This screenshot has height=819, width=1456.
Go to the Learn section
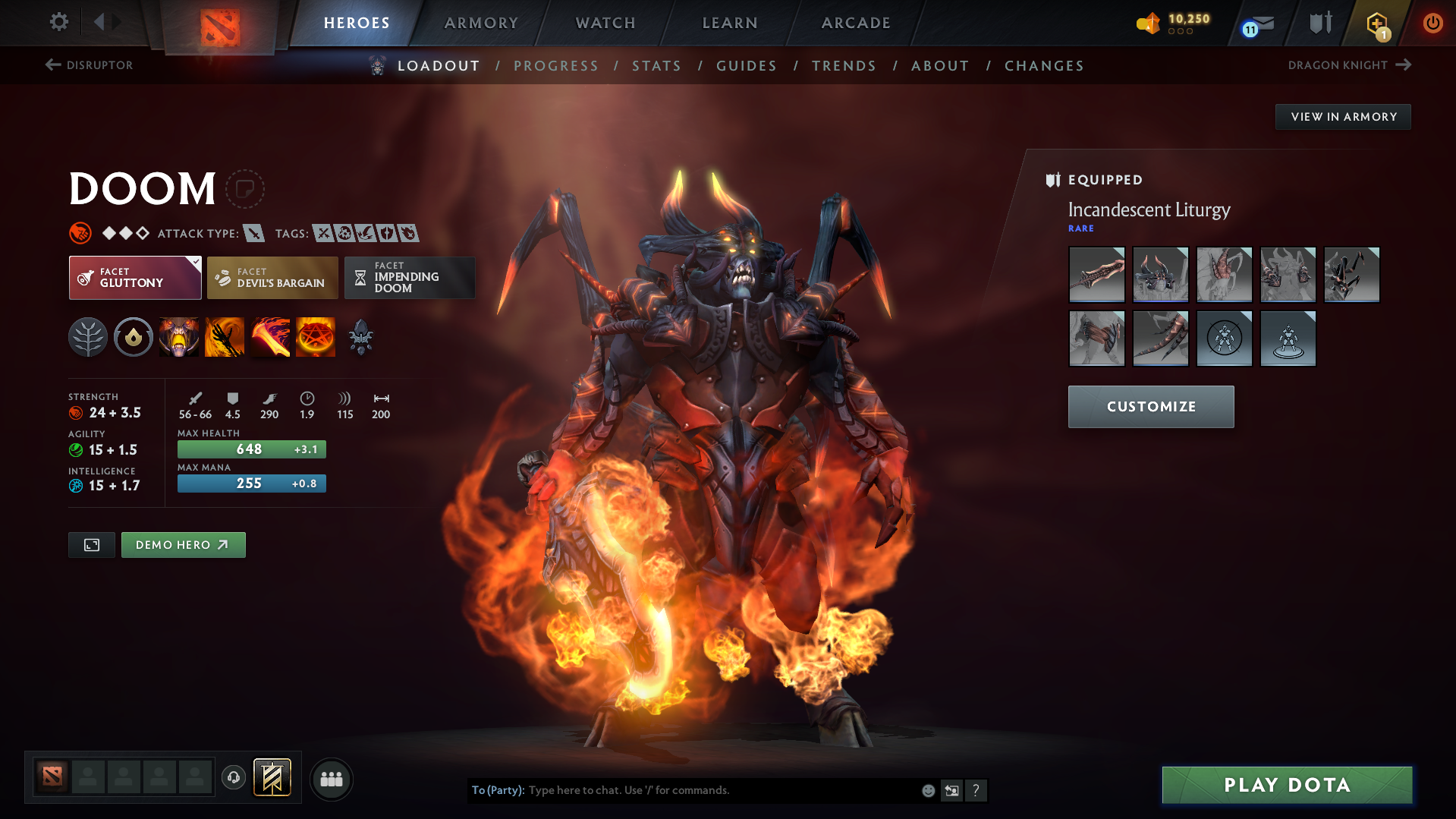[730, 23]
